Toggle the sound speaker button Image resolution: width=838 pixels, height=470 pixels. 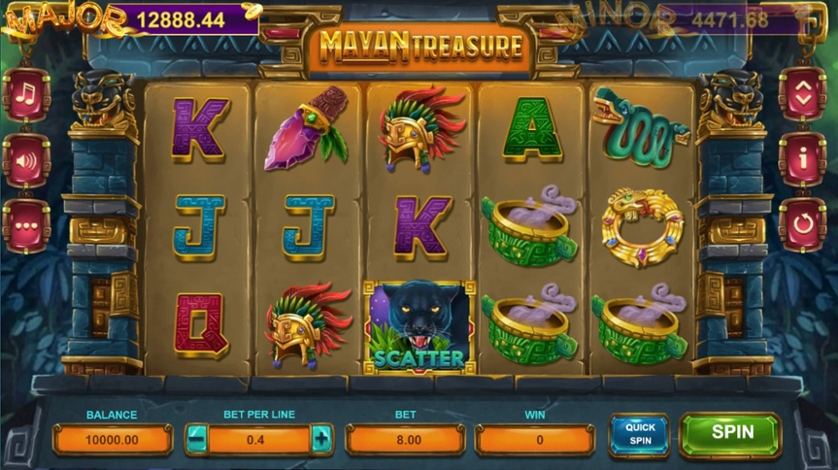click(x=26, y=160)
